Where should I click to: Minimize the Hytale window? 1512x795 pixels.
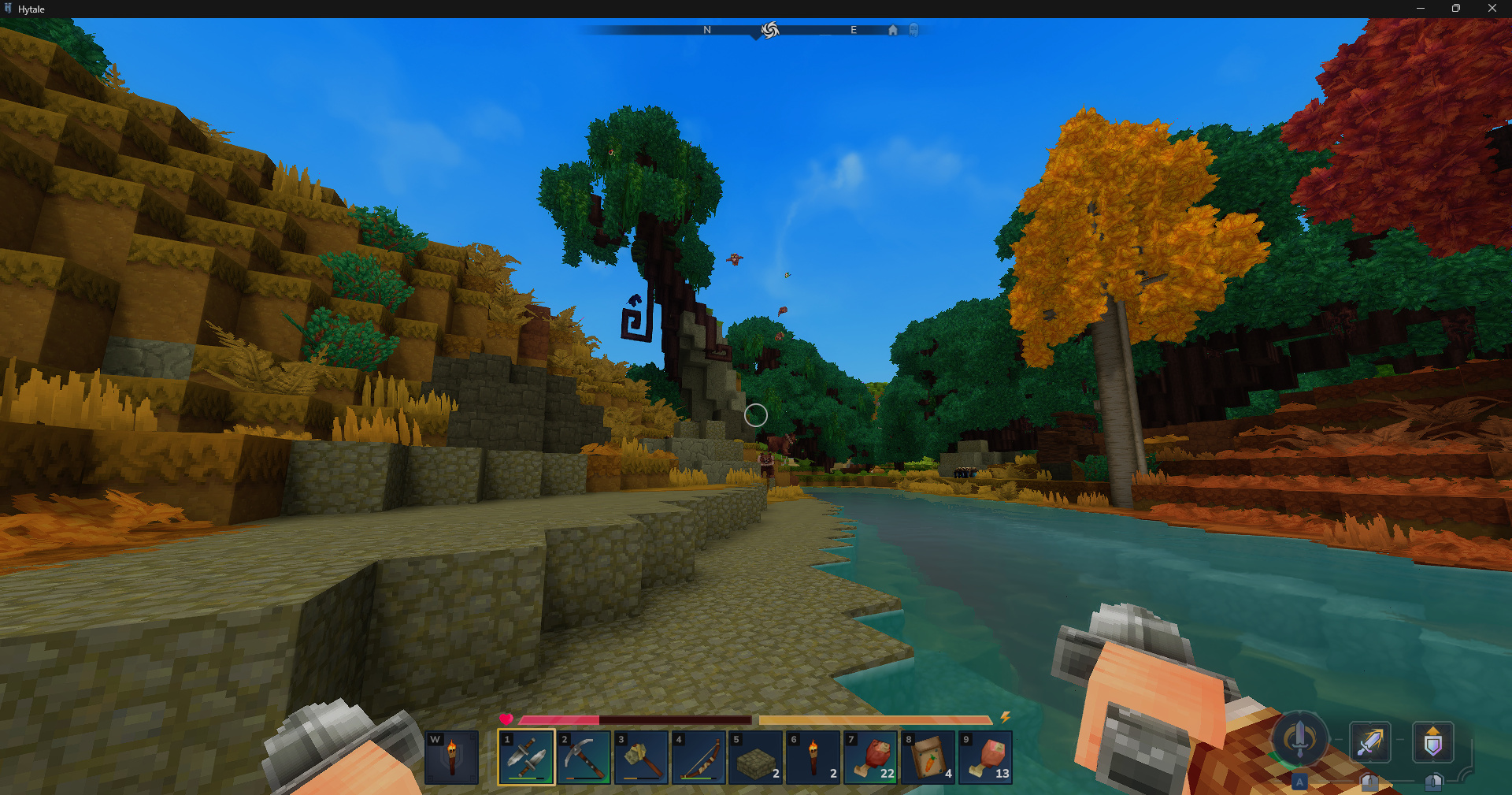pos(1421,9)
